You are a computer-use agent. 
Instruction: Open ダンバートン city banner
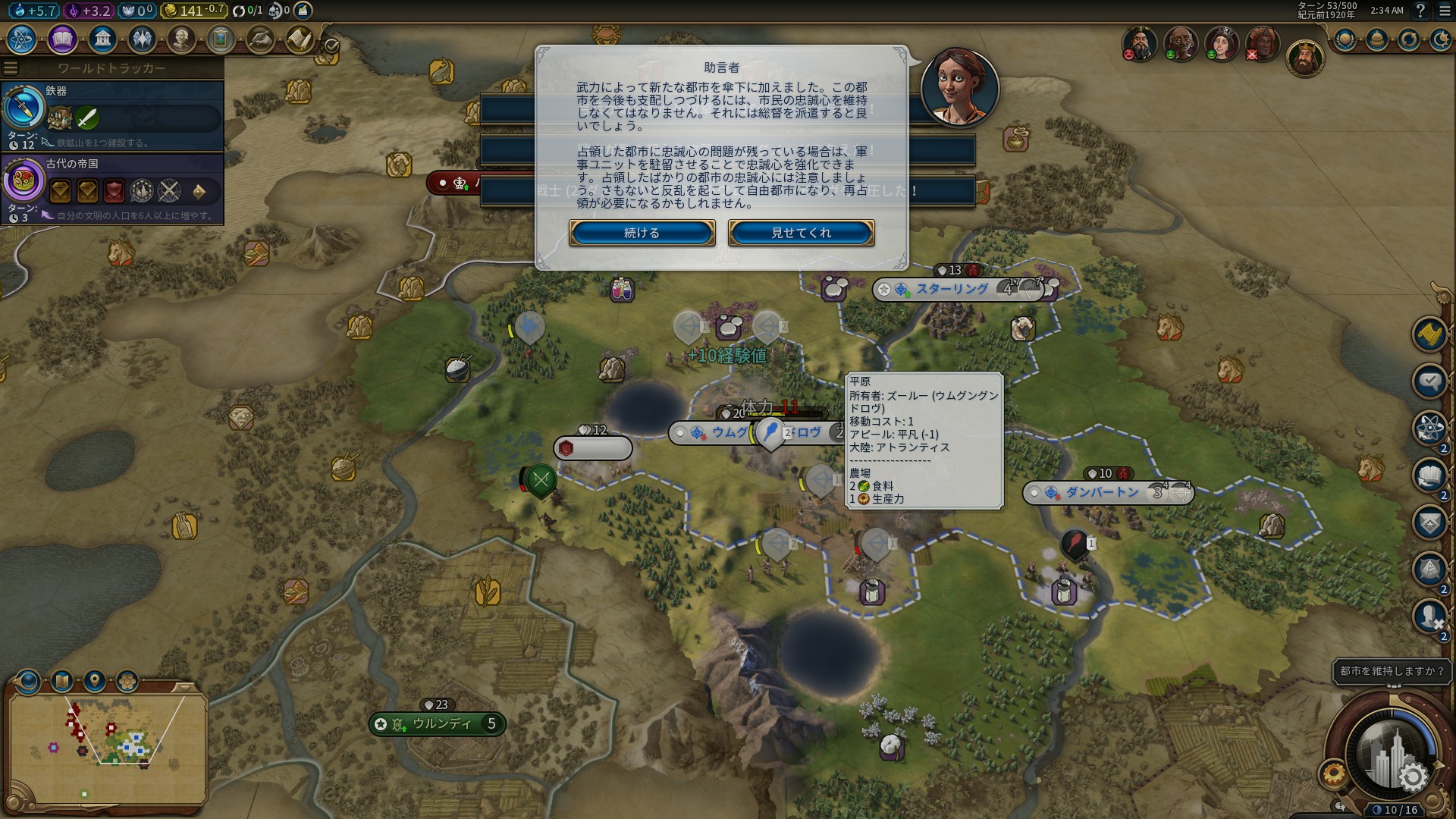pyautogui.click(x=1103, y=493)
